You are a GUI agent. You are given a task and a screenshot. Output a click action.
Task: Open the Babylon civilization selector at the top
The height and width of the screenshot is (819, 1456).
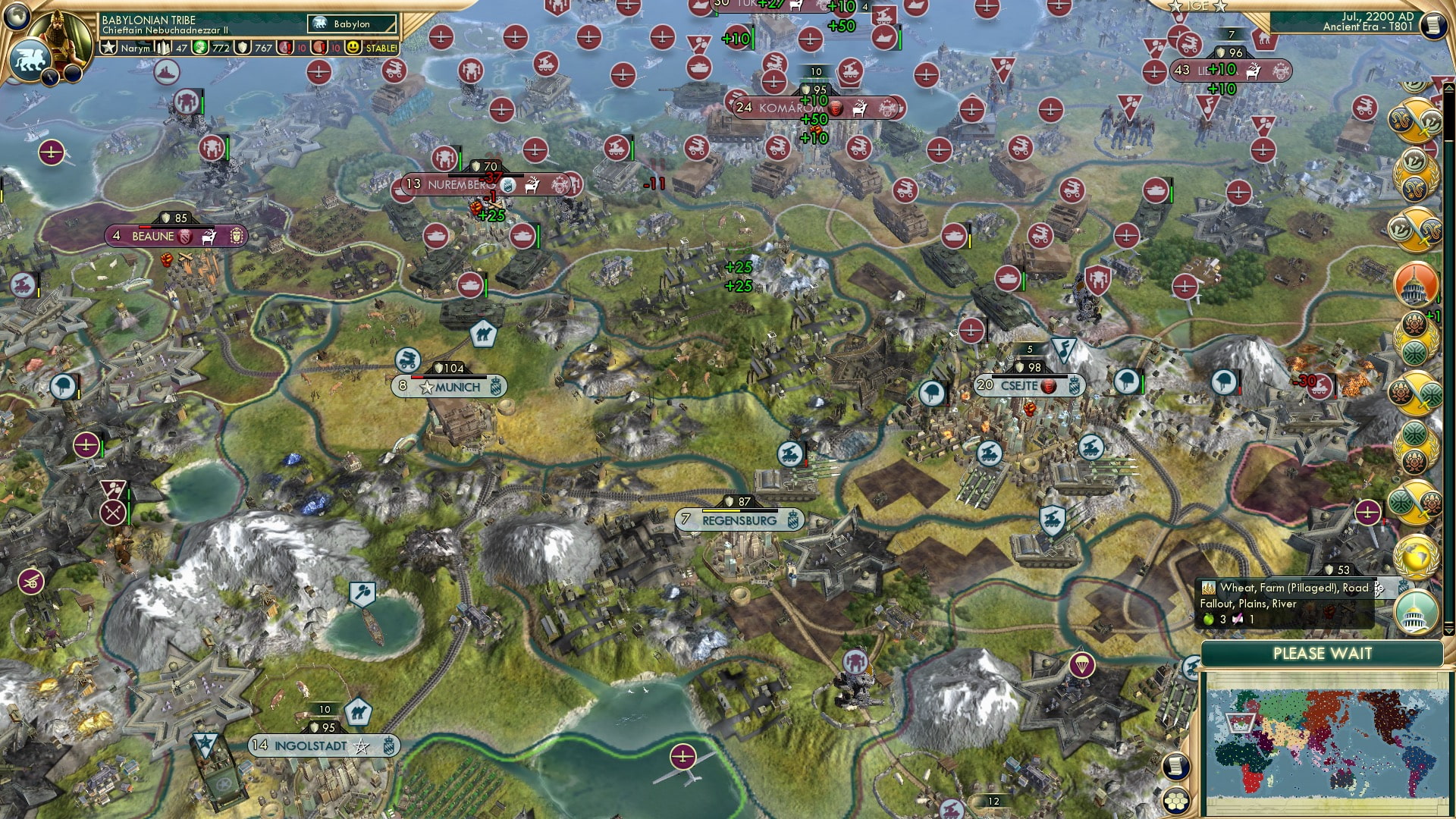click(351, 24)
